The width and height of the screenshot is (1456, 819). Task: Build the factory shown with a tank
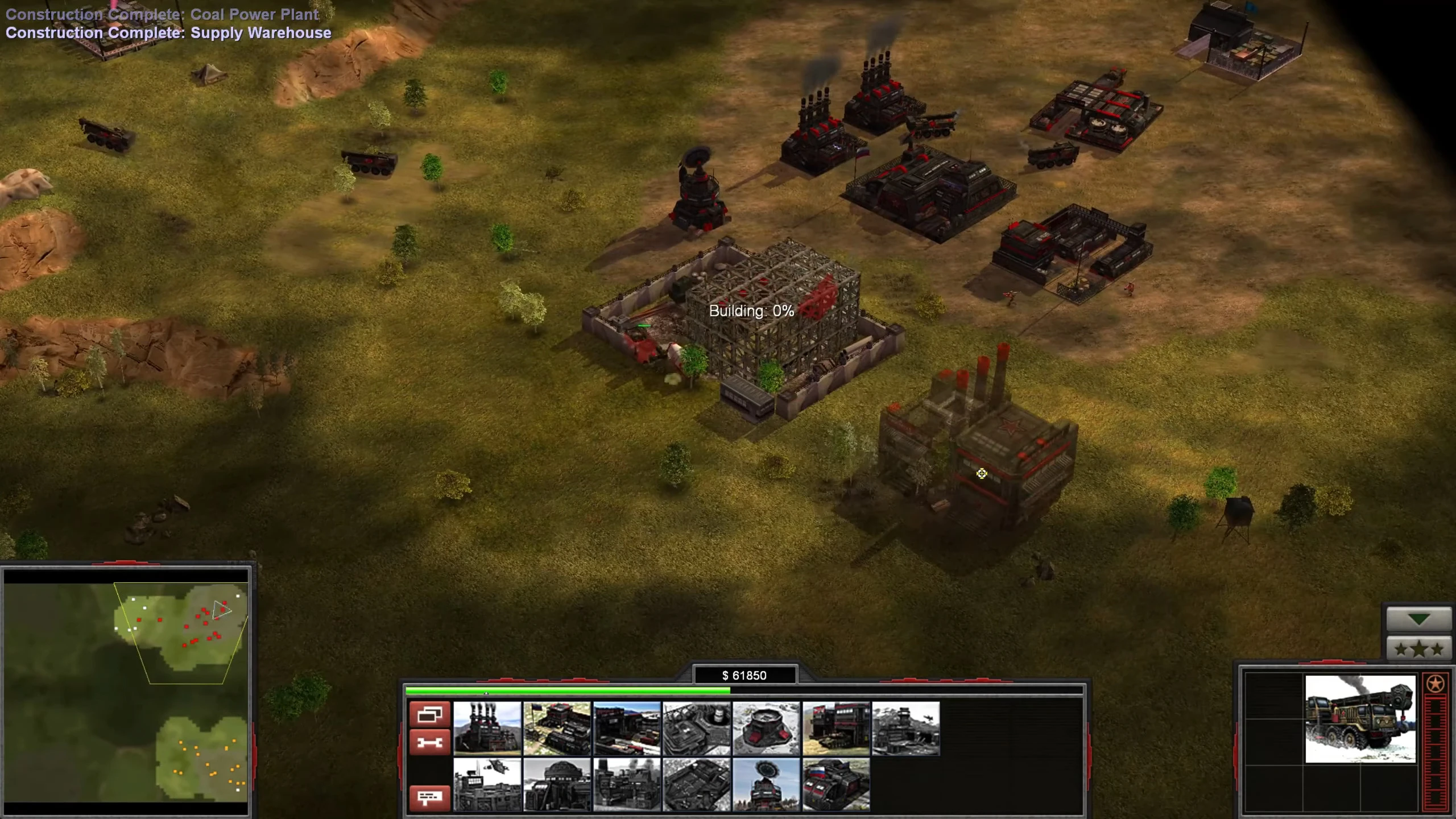click(x=836, y=729)
